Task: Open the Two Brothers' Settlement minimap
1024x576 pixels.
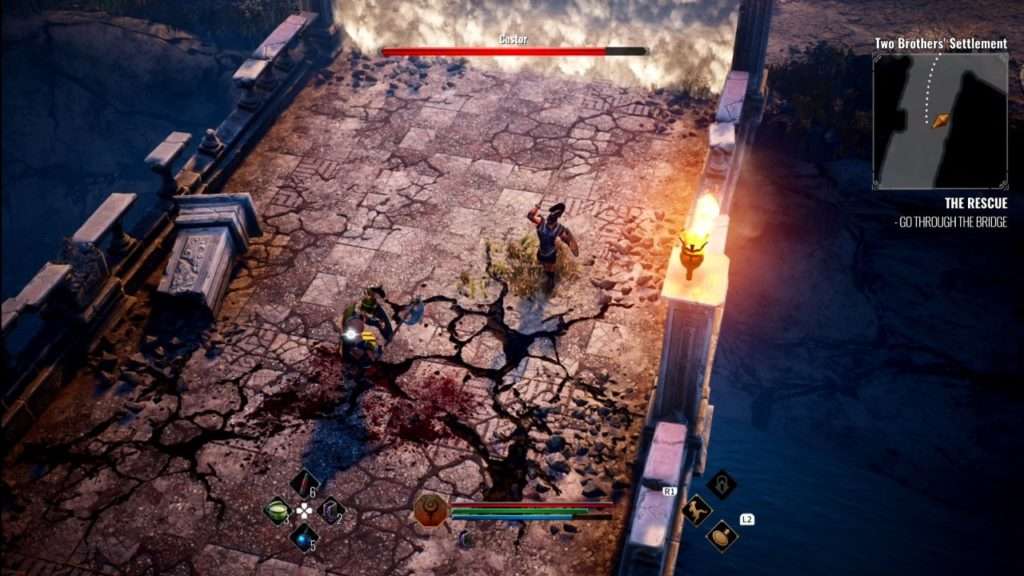Action: 939,120
